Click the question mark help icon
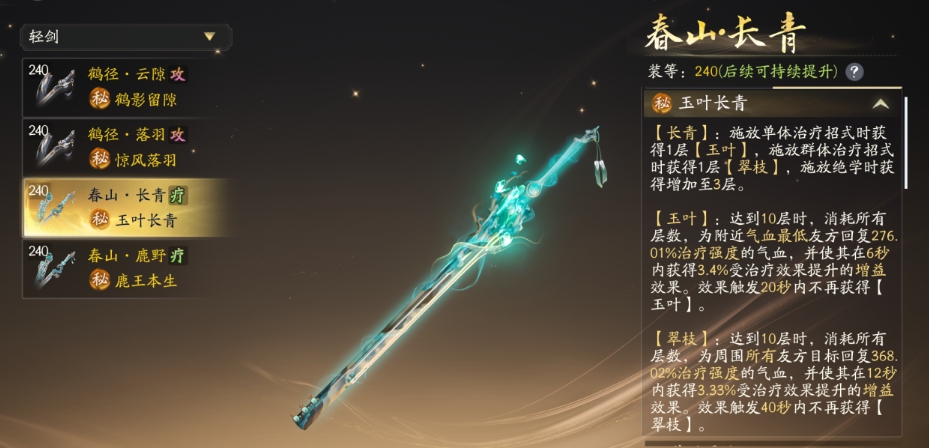This screenshot has height=448, width=929. (854, 72)
